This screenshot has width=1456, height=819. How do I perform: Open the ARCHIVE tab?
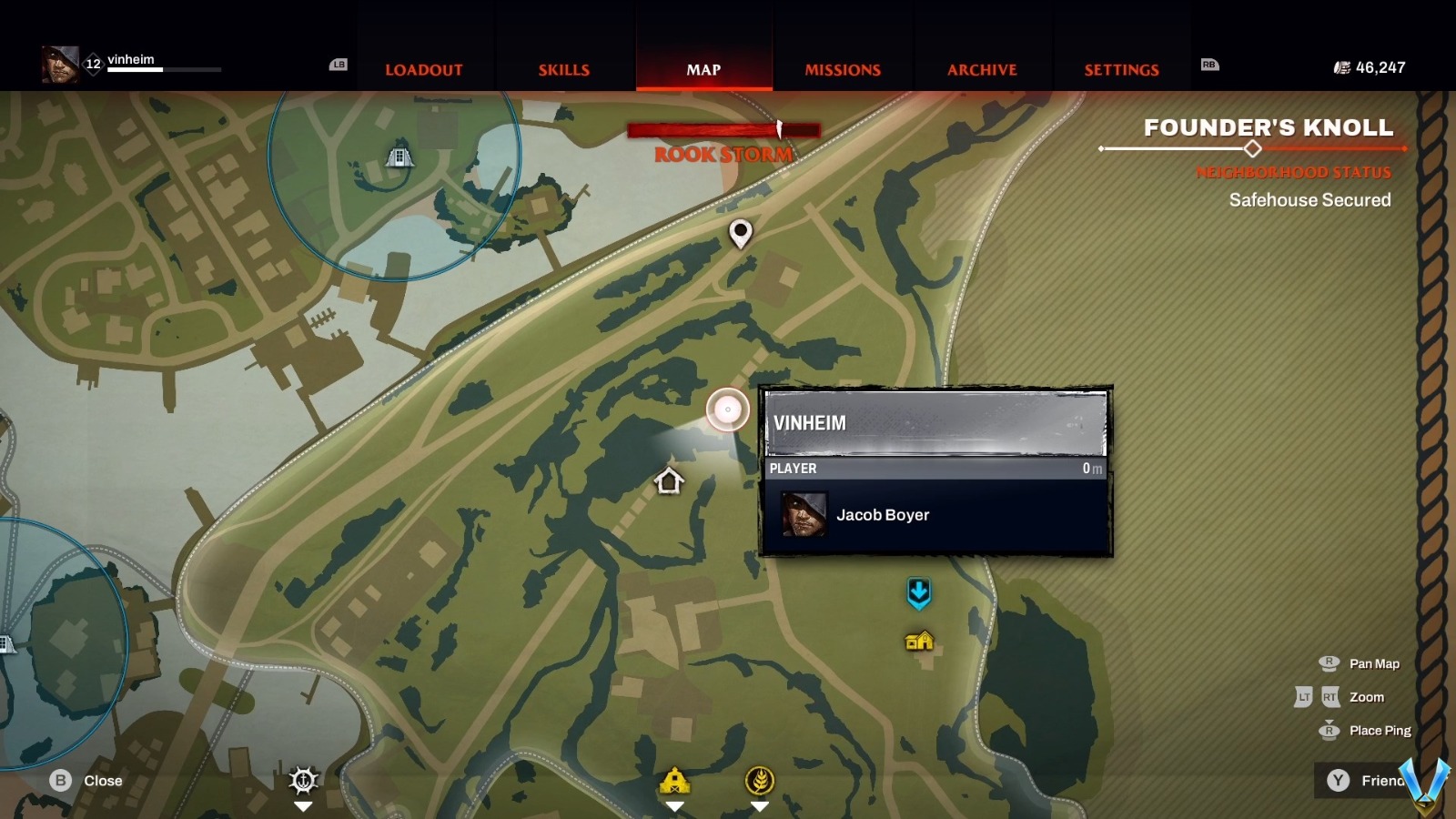pyautogui.click(x=983, y=69)
